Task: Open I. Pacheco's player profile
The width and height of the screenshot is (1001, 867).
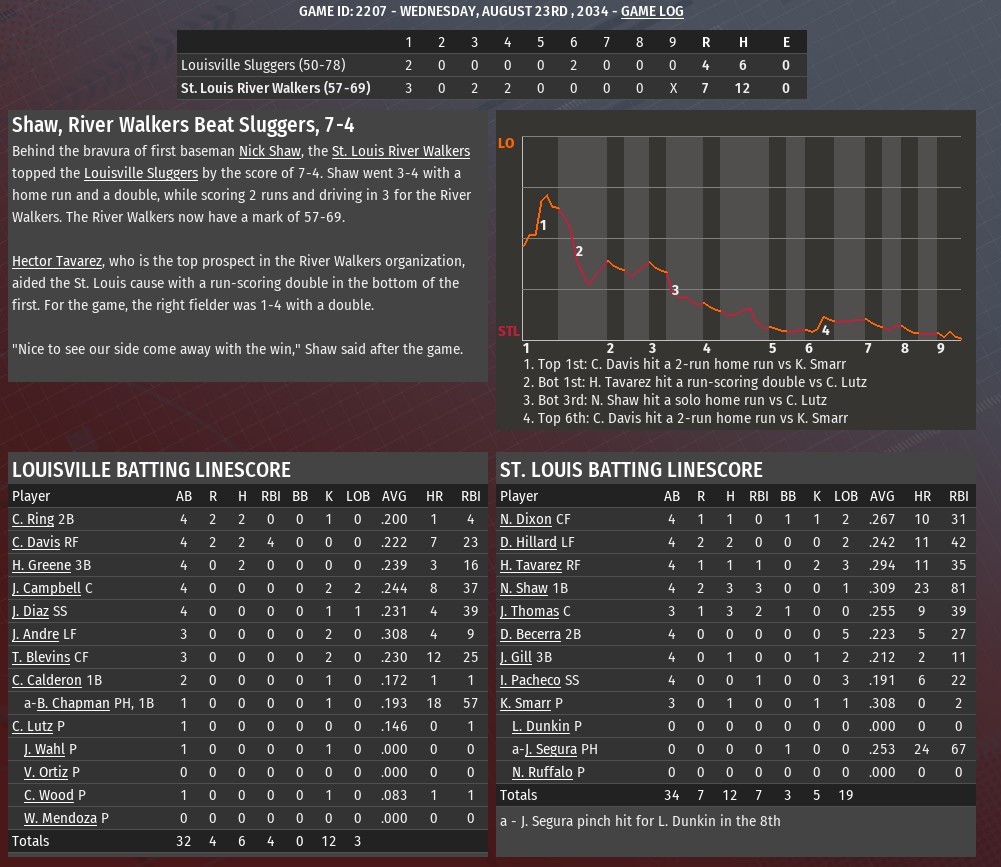Action: pos(530,680)
